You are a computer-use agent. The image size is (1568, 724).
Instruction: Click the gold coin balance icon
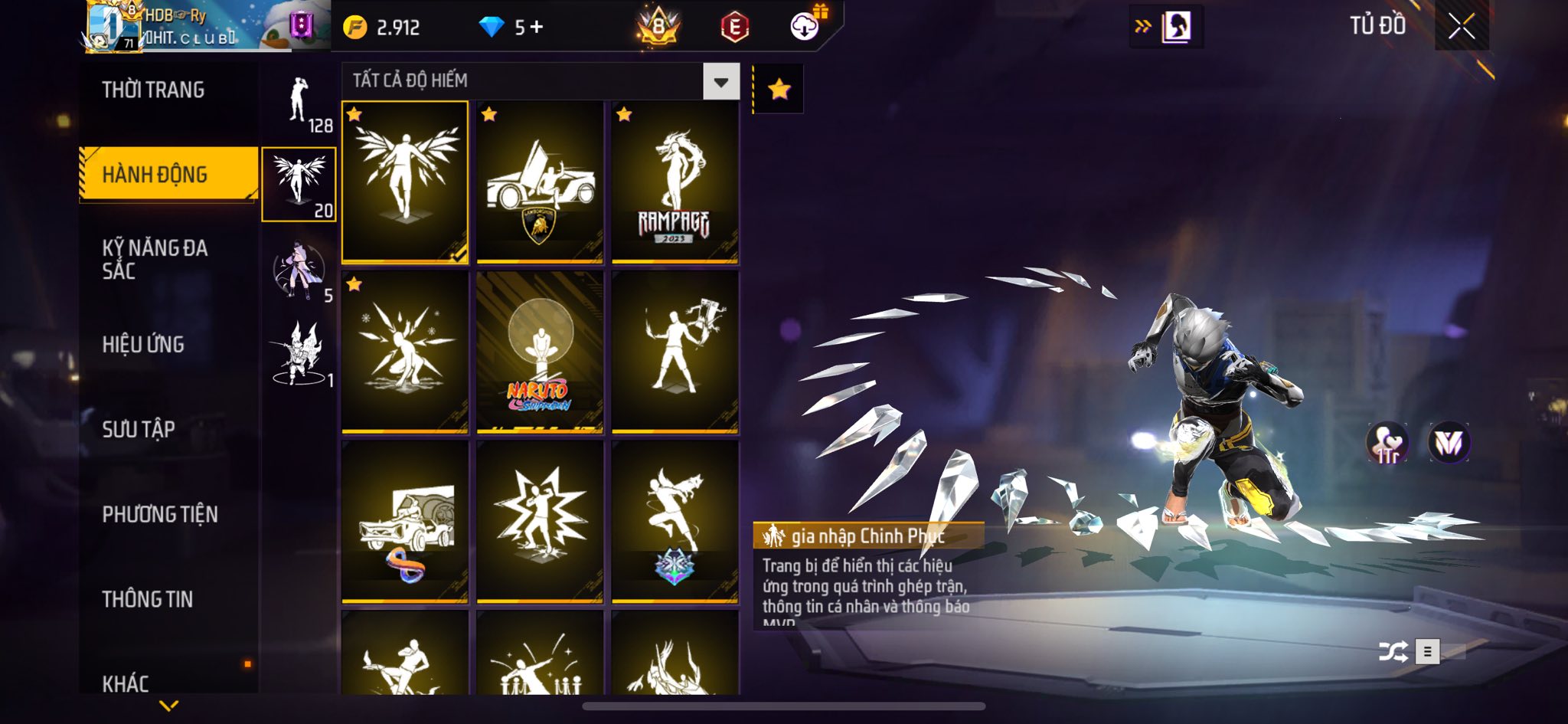pos(355,28)
